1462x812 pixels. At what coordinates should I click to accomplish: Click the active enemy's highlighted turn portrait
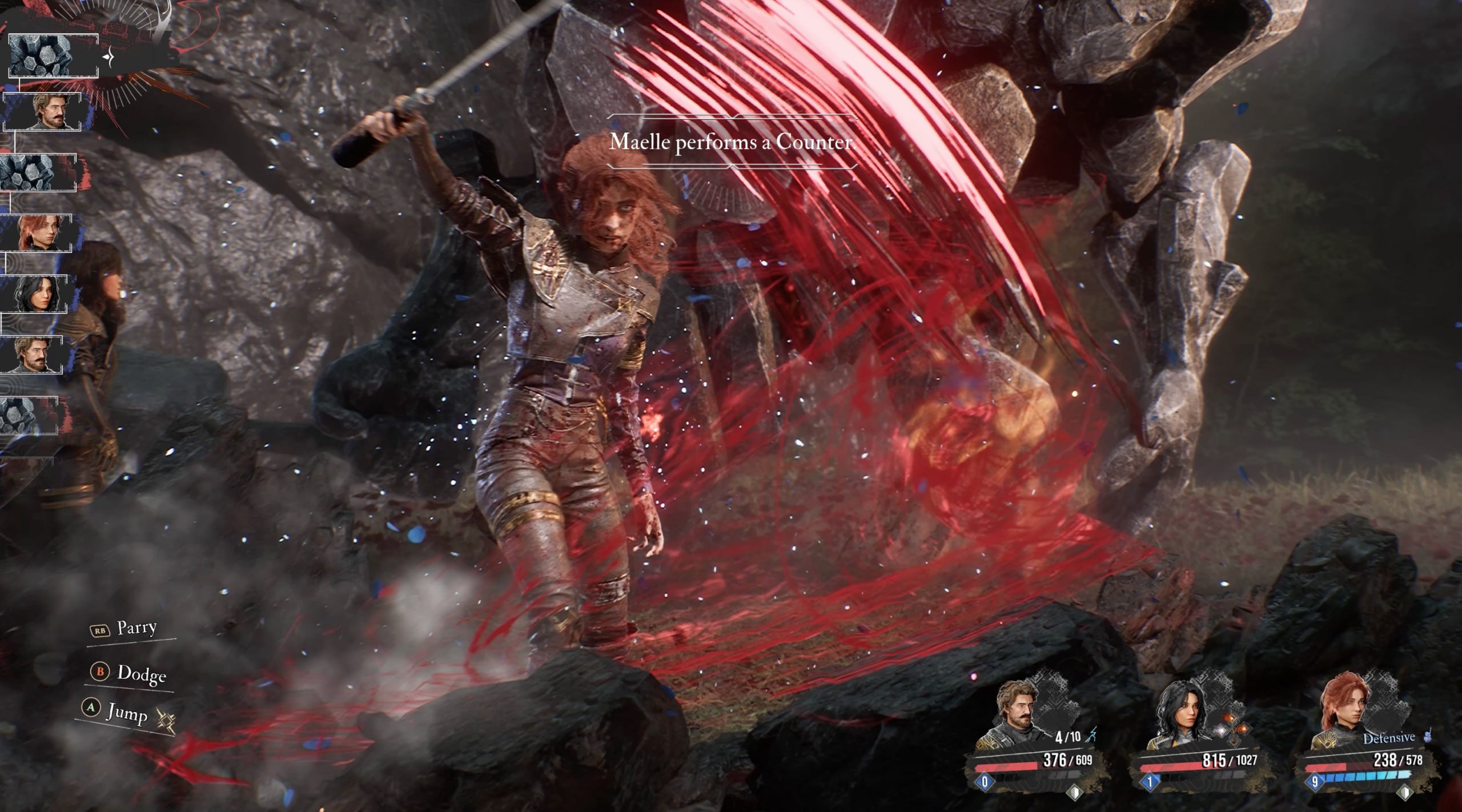coord(53,55)
